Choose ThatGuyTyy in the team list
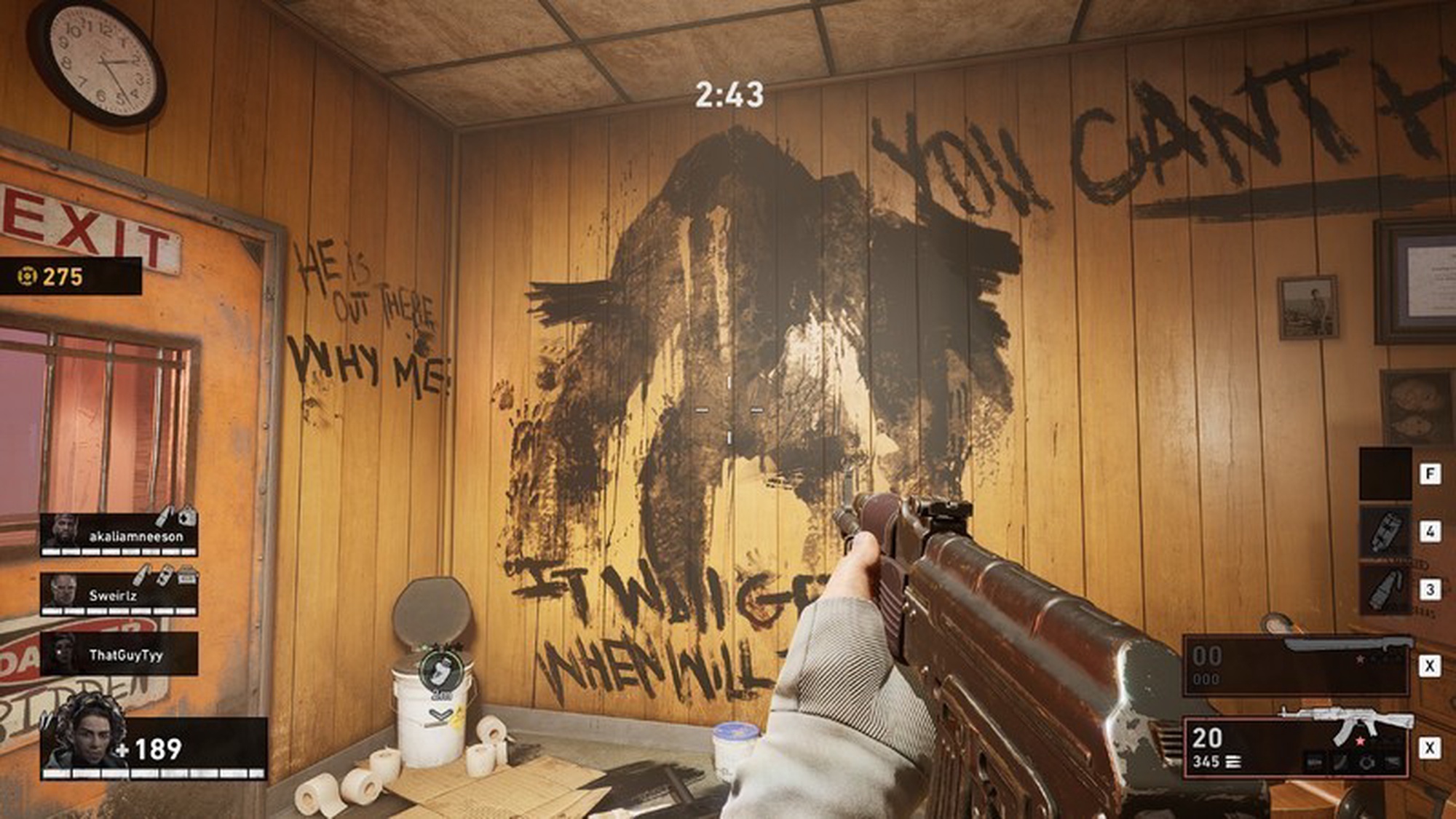Screen dimensions: 1456x819 click(119, 654)
